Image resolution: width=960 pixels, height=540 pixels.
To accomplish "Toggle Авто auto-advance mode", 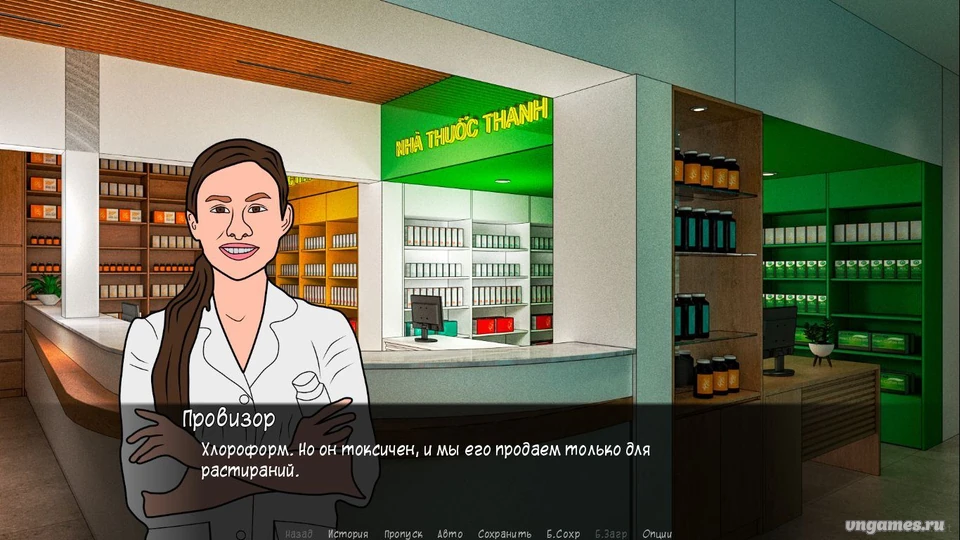I will [x=450, y=534].
